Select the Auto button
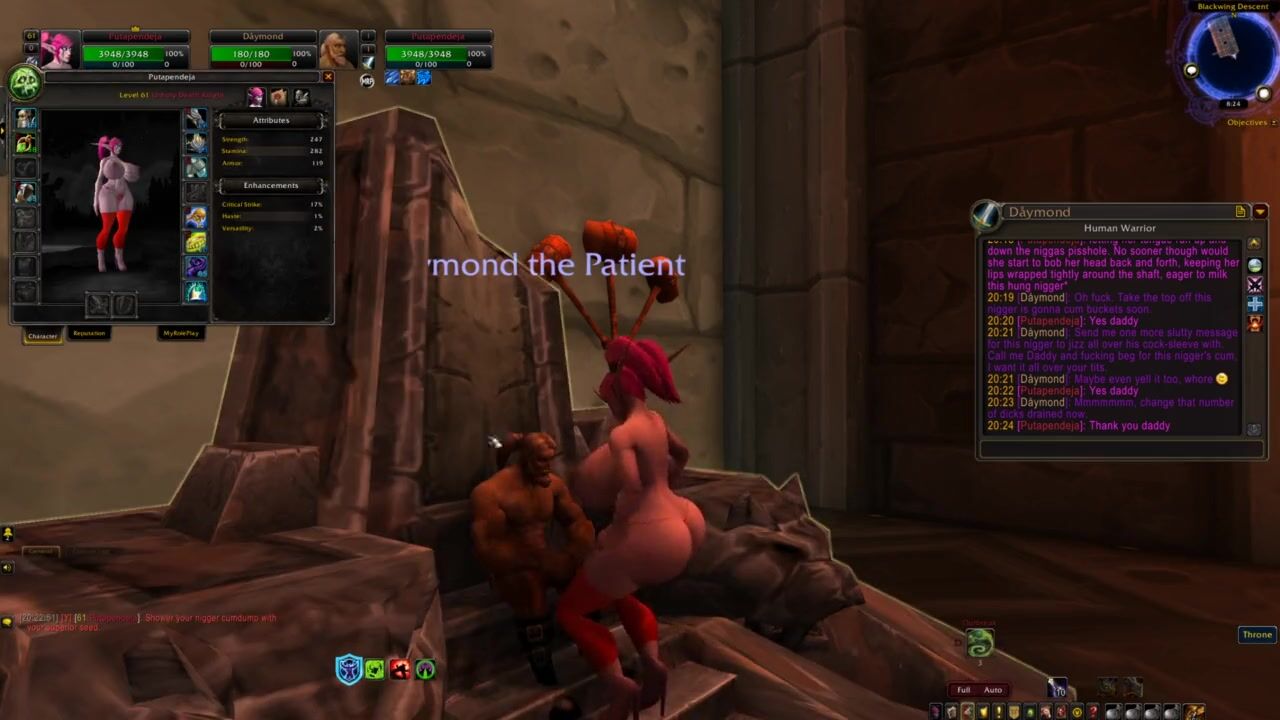Image resolution: width=1280 pixels, height=720 pixels. coord(993,690)
